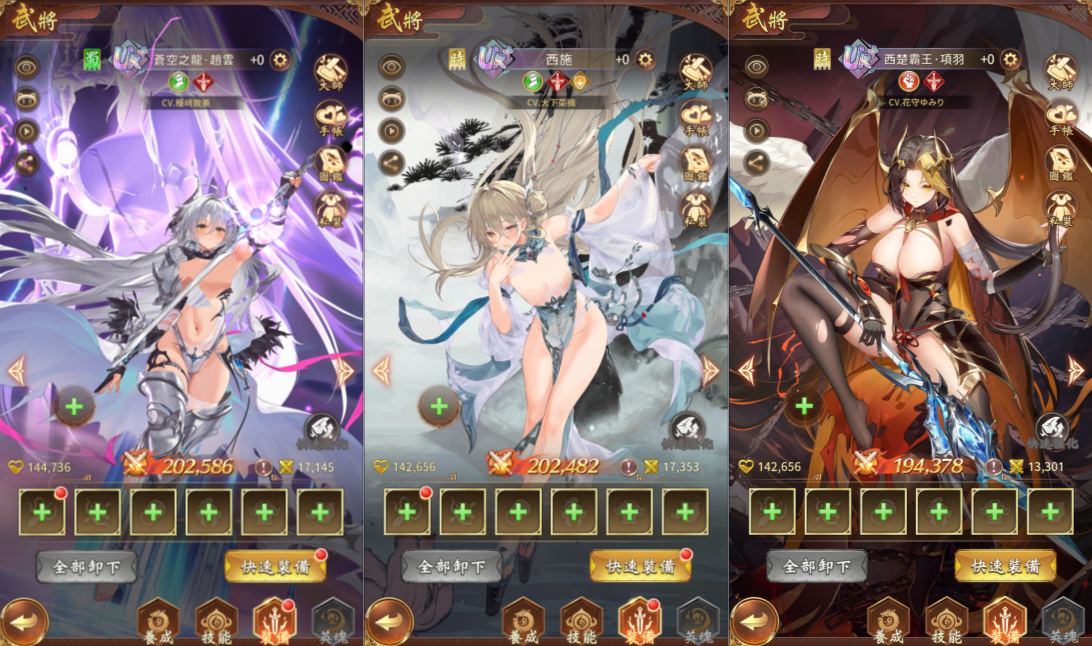This screenshot has width=1092, height=646.
Task: Select 全部卸下 under 趙雲
Action: coord(87,566)
